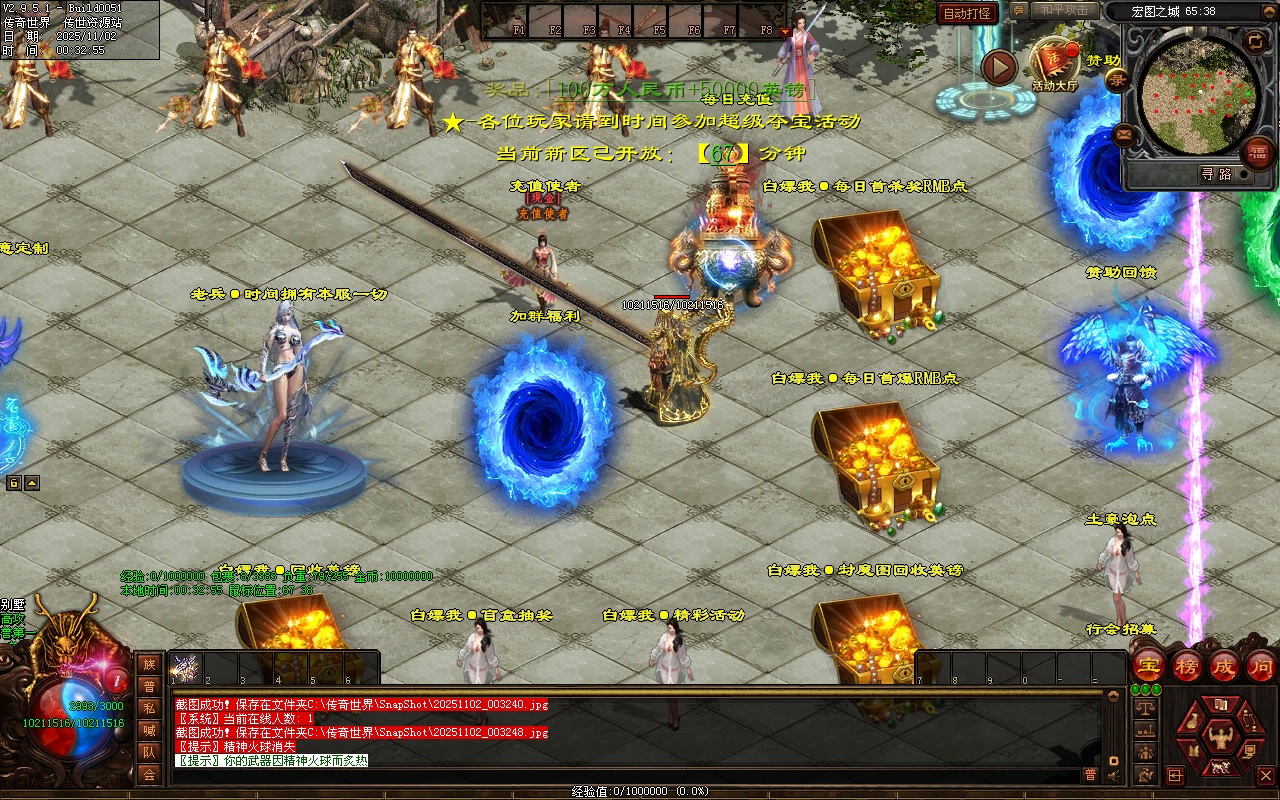Show the 榜 rankings panel

[1187, 665]
